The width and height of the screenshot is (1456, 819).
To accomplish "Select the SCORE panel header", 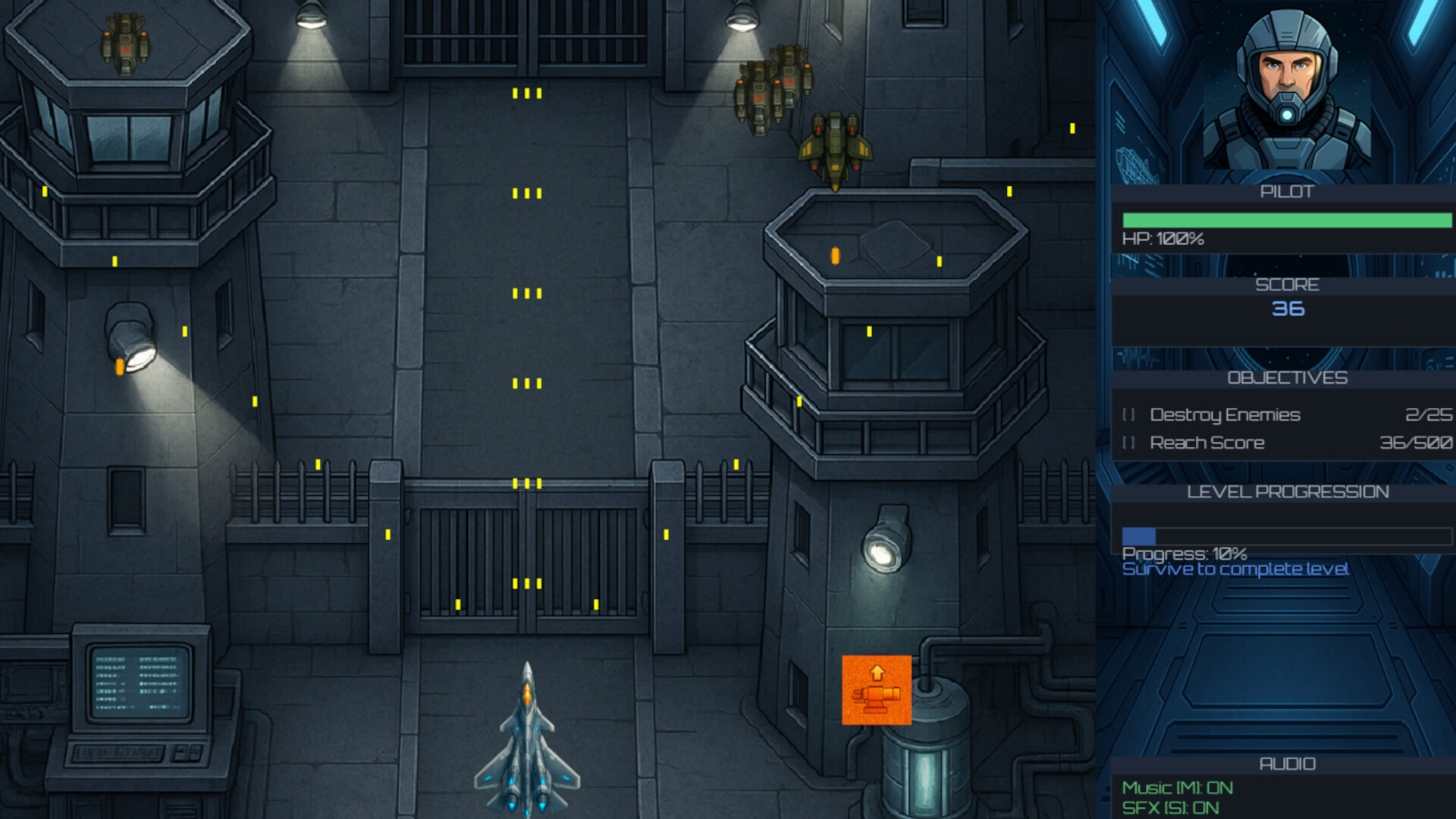I will click(1288, 284).
